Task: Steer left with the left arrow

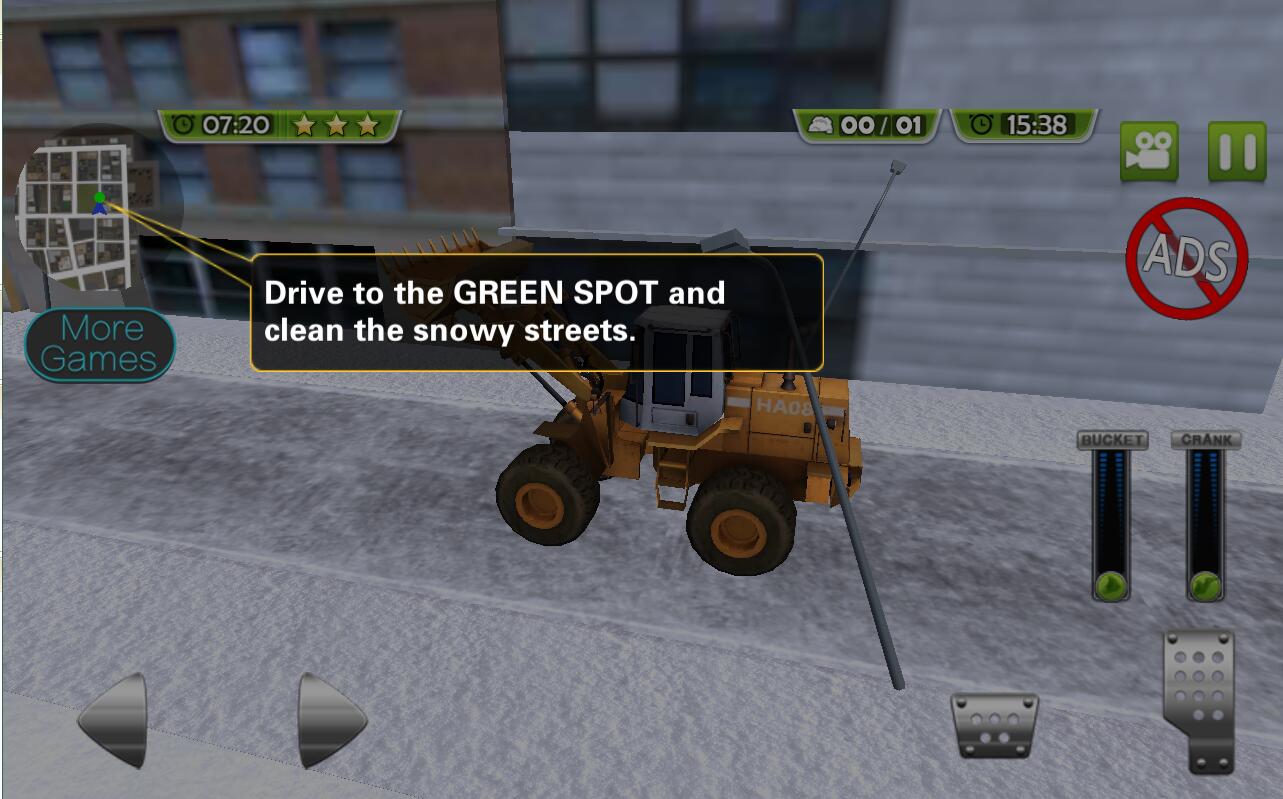Action: 114,719
